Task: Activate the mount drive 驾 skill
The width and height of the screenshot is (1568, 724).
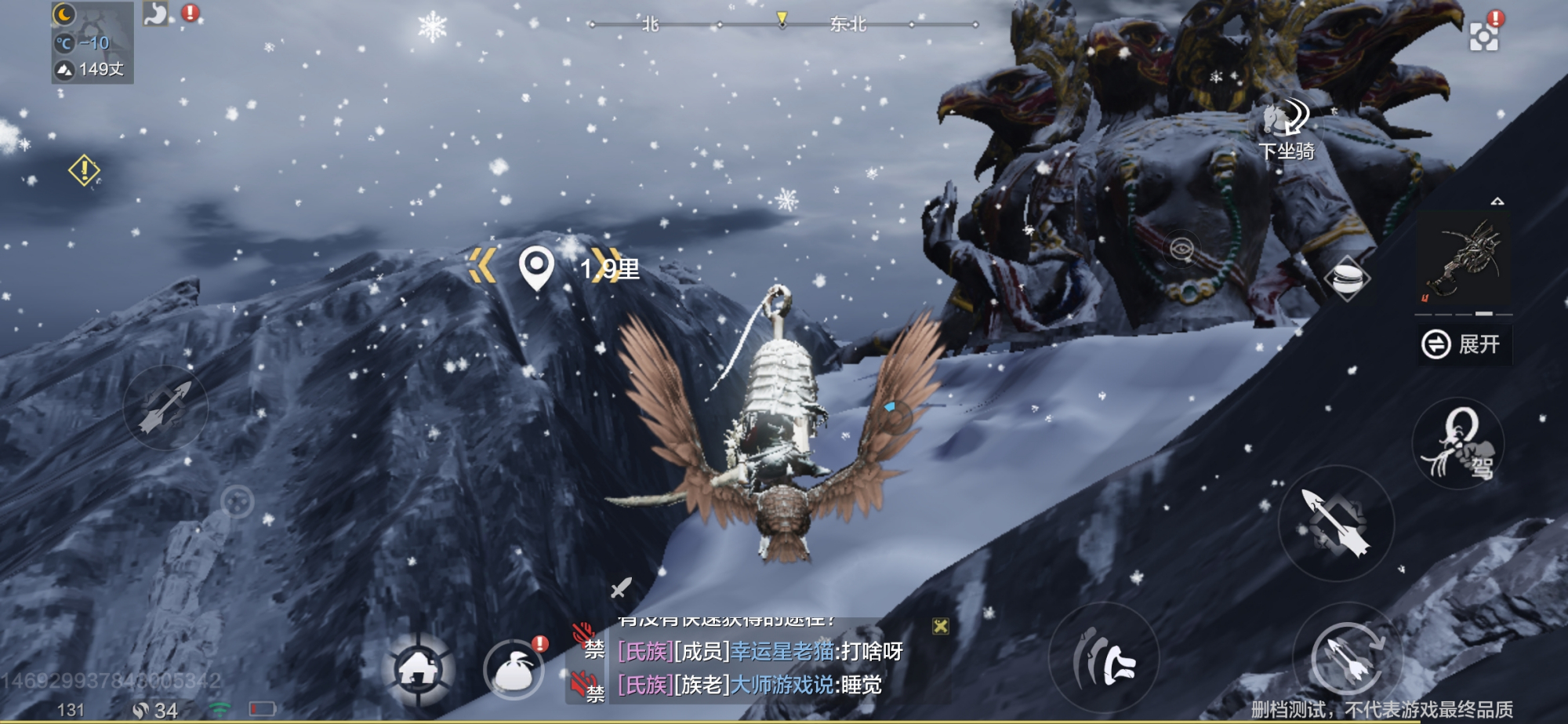Action: pyautogui.click(x=1458, y=445)
